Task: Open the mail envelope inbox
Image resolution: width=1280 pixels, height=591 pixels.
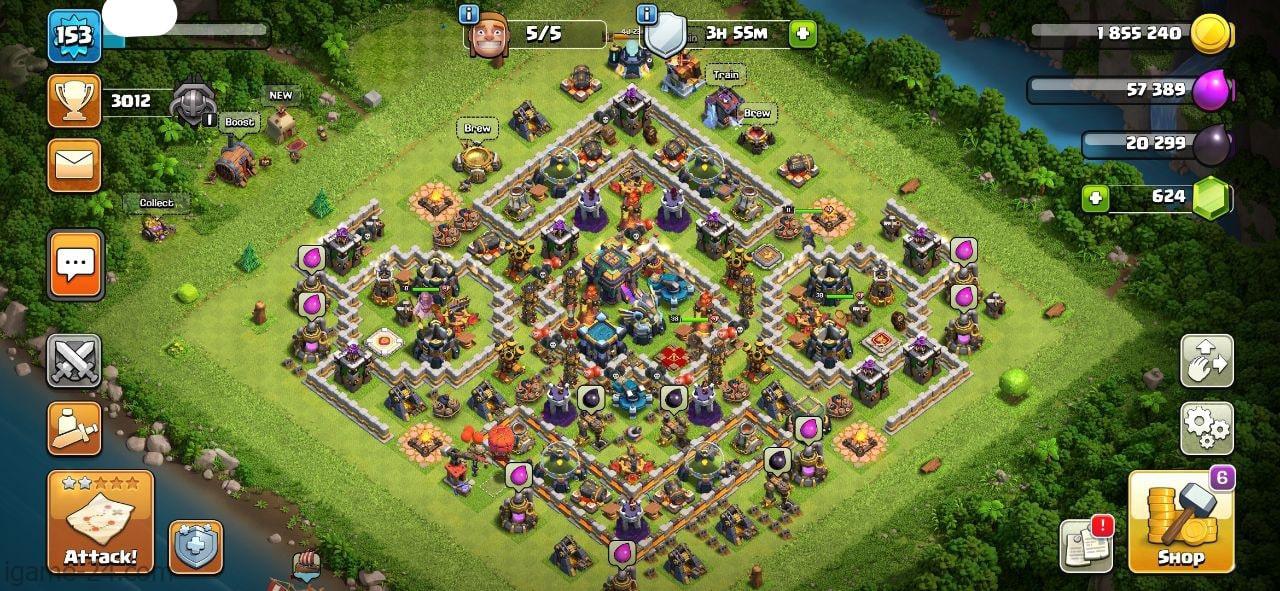Action: 74,165
